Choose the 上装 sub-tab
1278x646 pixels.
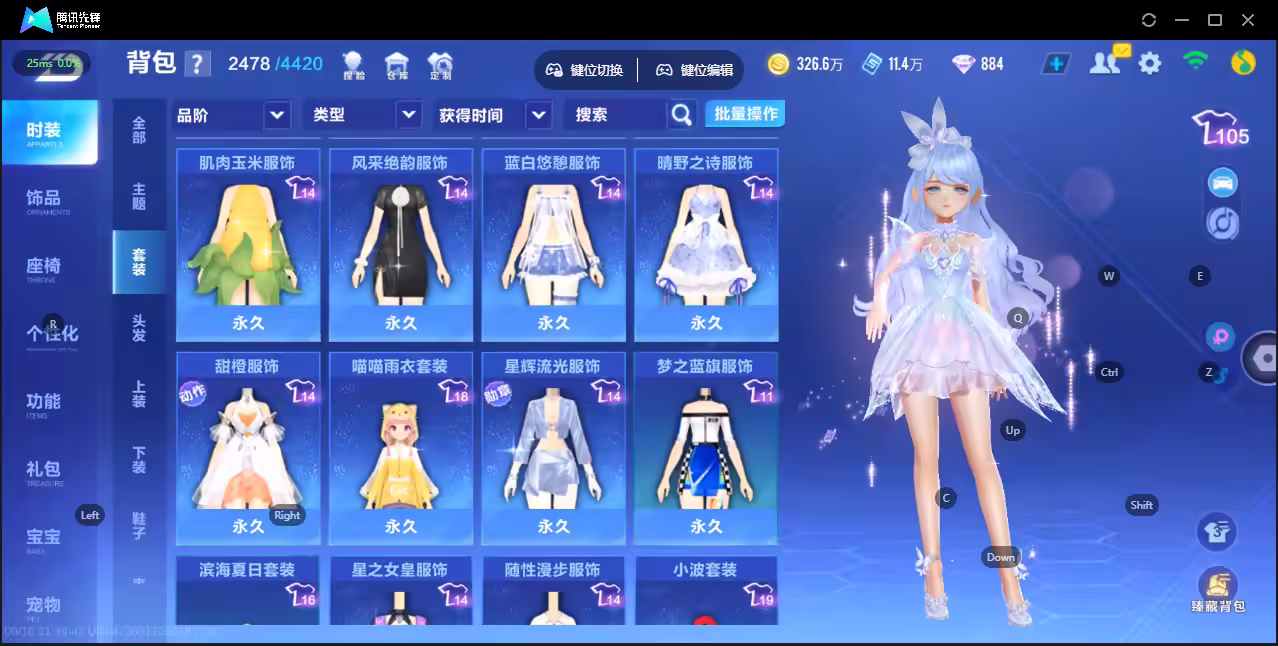[139, 394]
